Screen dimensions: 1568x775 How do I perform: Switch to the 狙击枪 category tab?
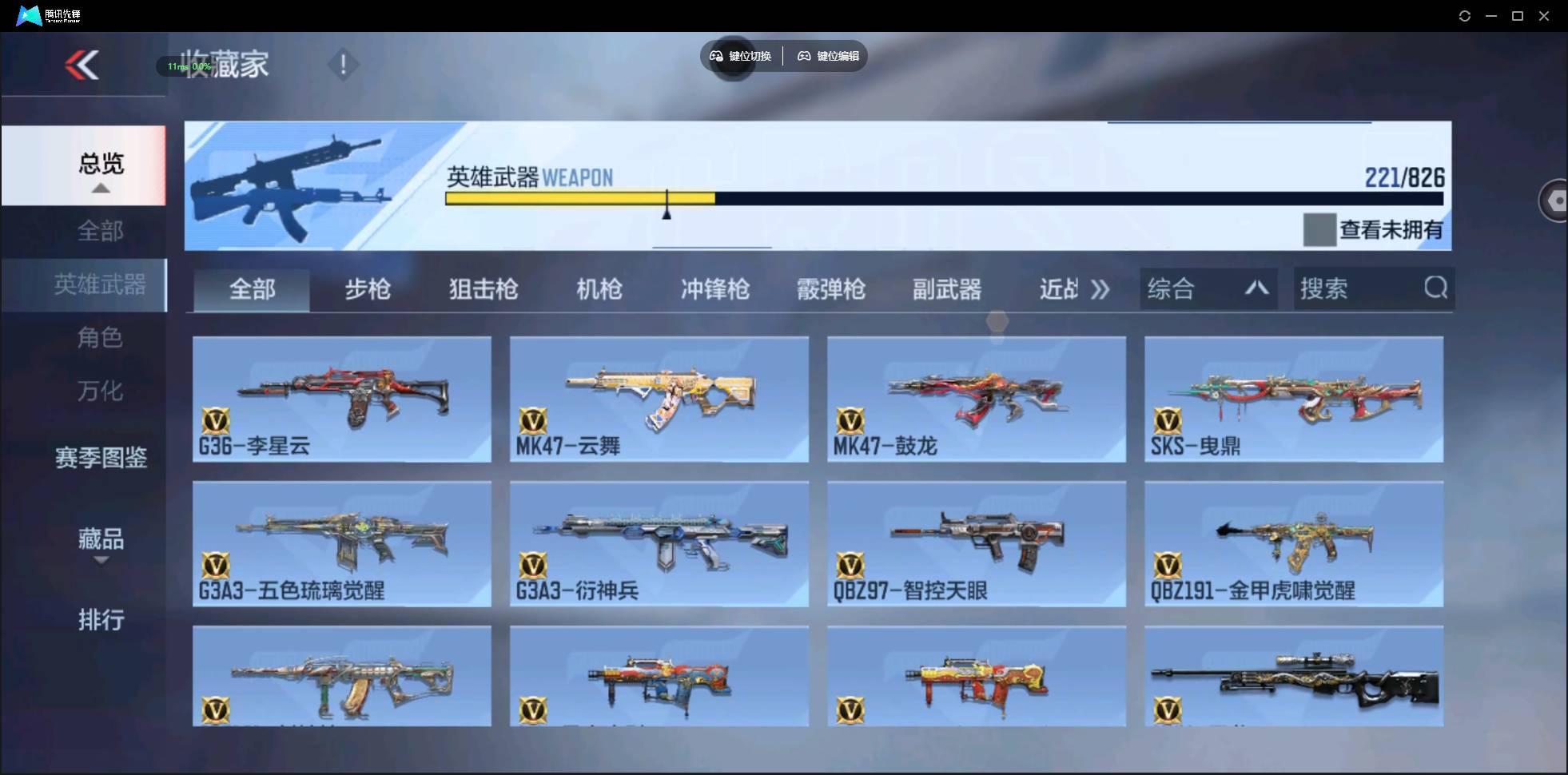click(483, 289)
